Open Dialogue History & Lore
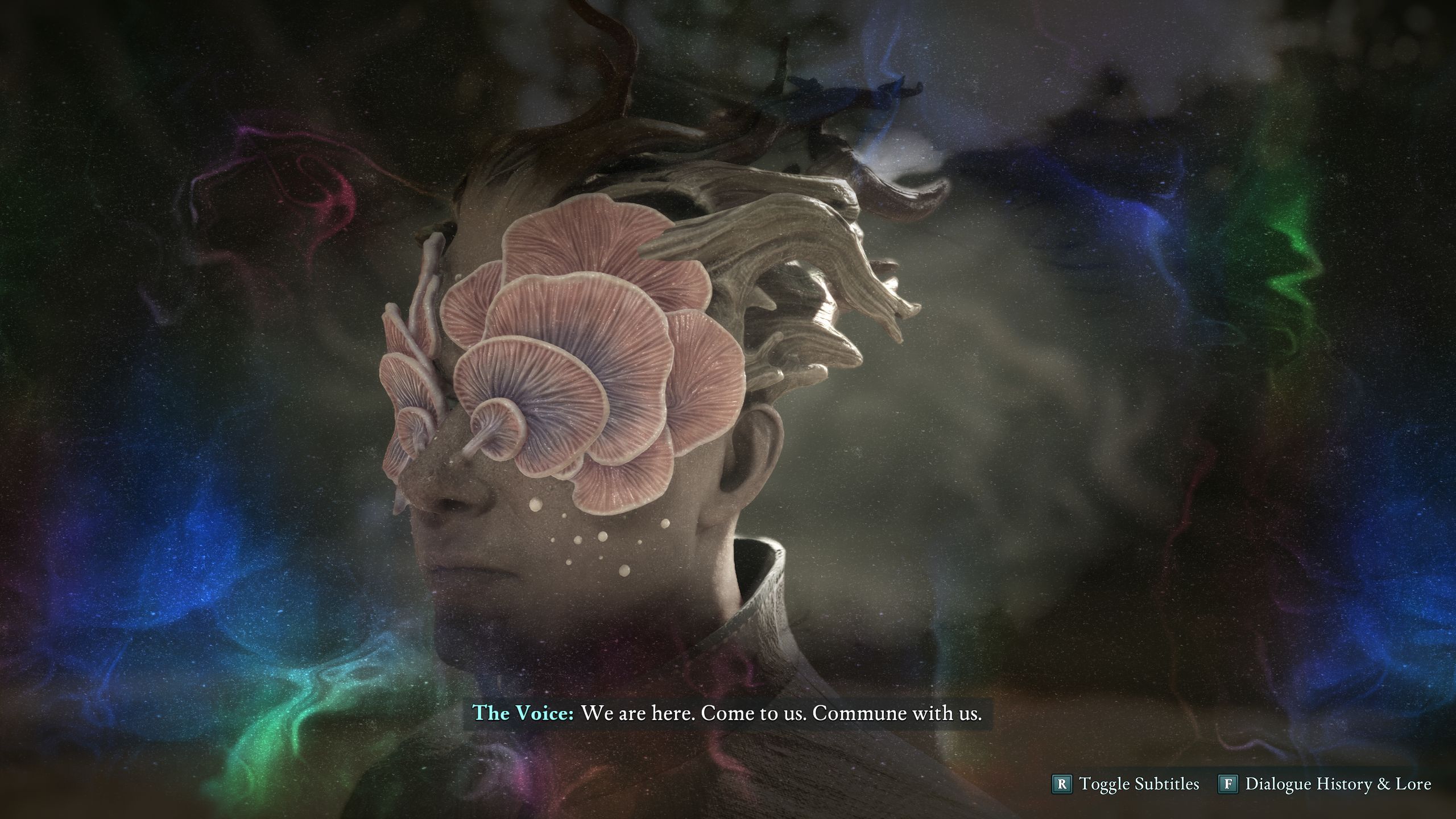This screenshot has height=819, width=1456. [x=1325, y=784]
